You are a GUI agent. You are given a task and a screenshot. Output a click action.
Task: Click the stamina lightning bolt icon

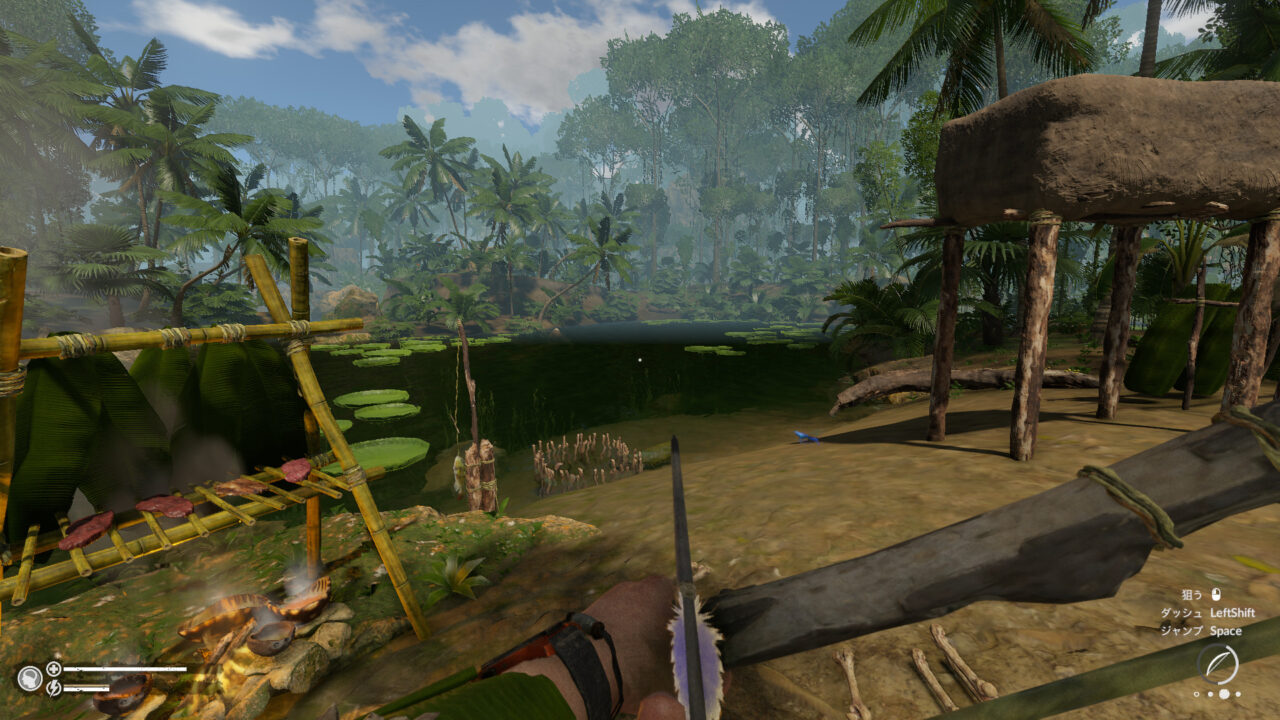click(54, 688)
